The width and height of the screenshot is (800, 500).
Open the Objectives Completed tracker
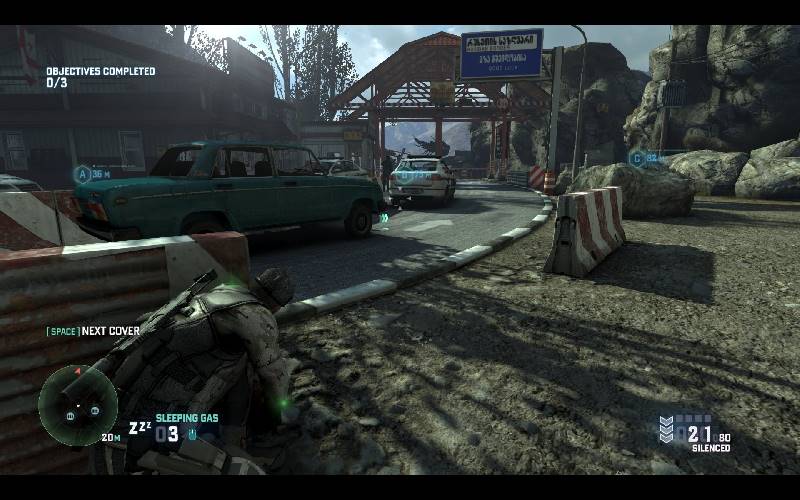[x=100, y=77]
